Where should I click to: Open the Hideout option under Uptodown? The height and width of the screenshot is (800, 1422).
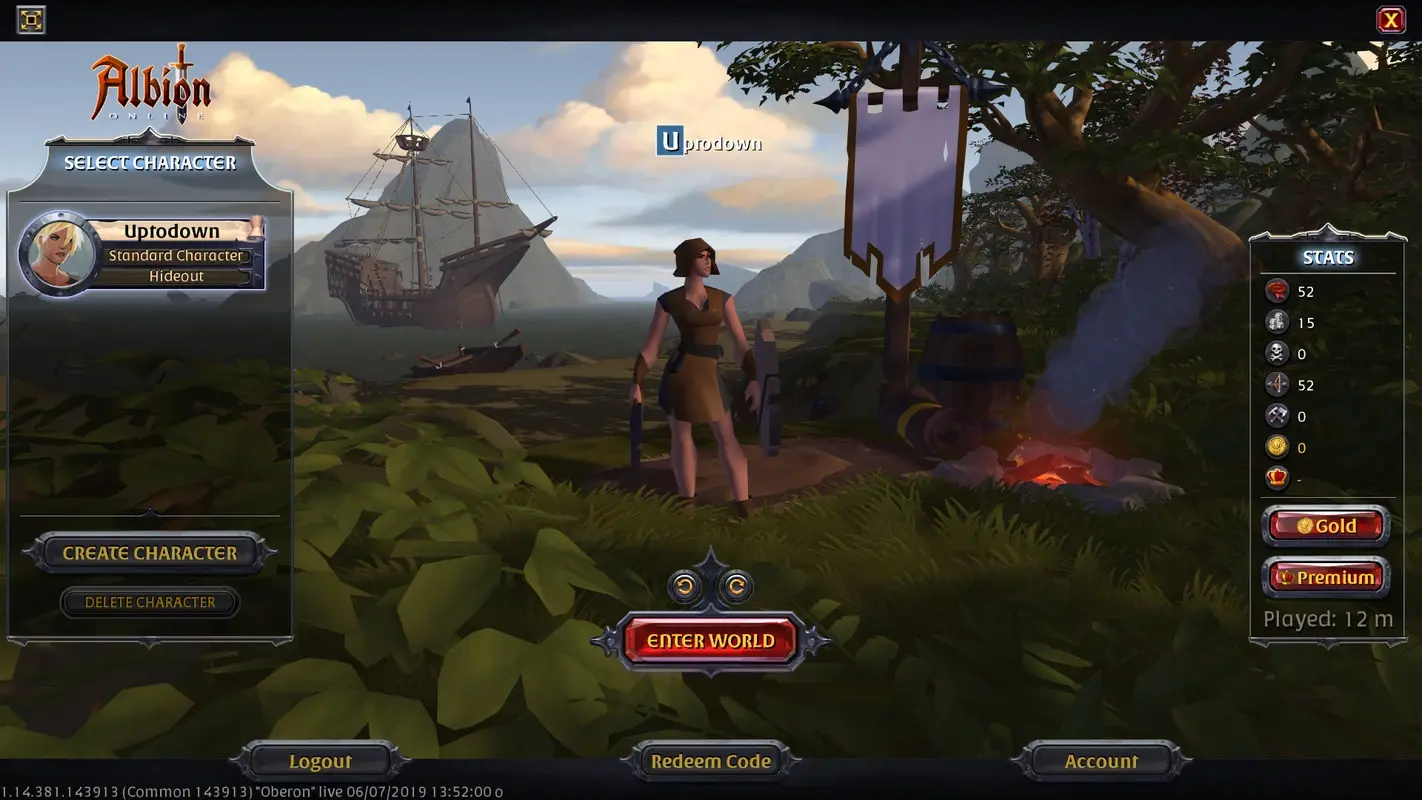point(178,275)
